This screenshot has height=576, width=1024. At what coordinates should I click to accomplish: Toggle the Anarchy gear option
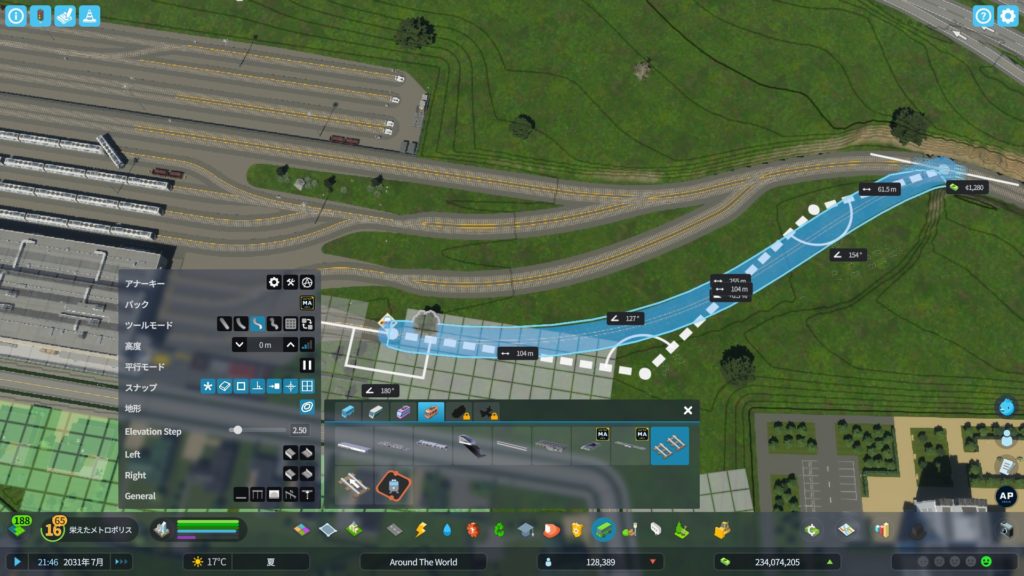point(273,283)
